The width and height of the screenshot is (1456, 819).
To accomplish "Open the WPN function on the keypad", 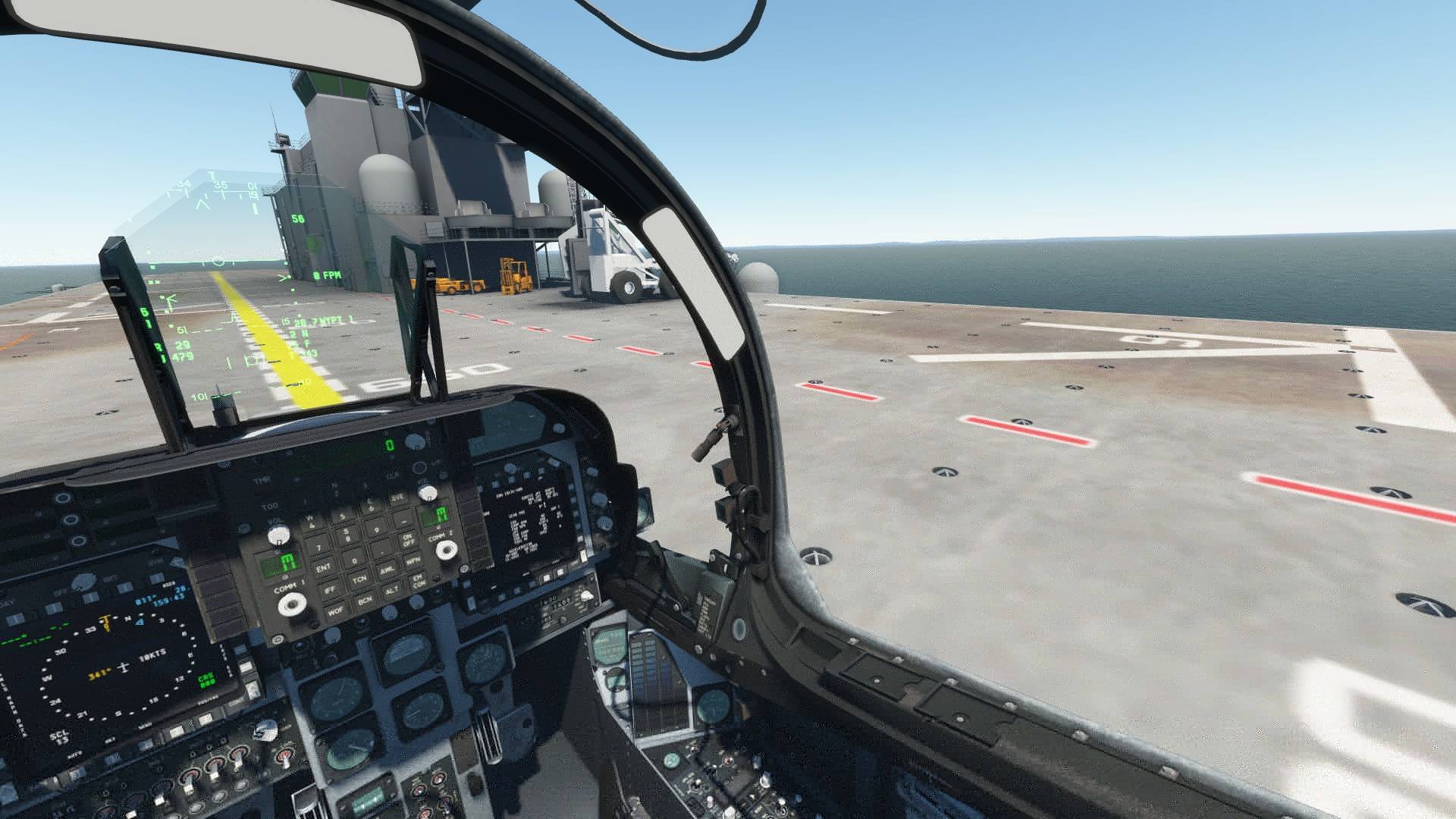I will pos(413,561).
